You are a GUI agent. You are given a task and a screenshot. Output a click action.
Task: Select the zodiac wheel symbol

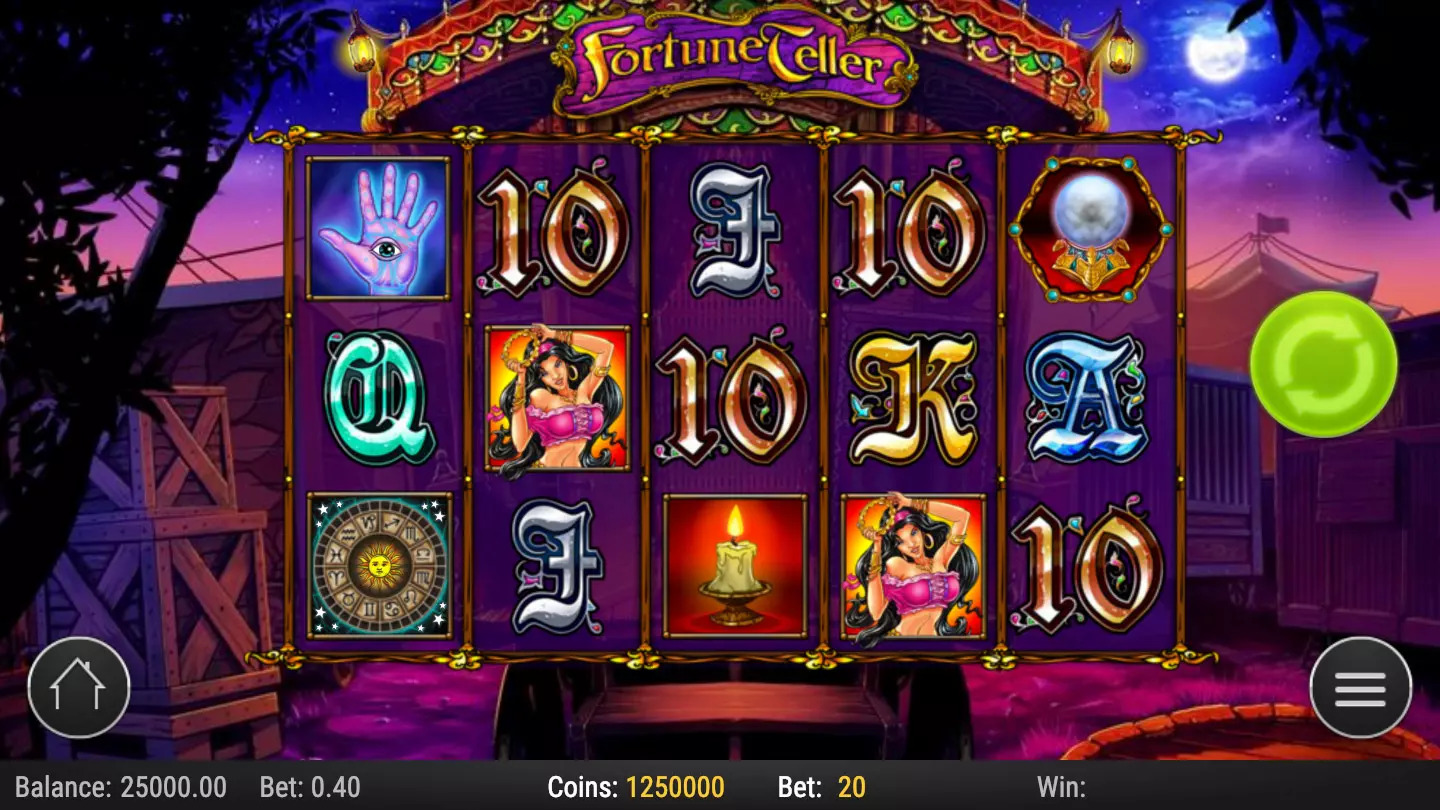click(380, 565)
